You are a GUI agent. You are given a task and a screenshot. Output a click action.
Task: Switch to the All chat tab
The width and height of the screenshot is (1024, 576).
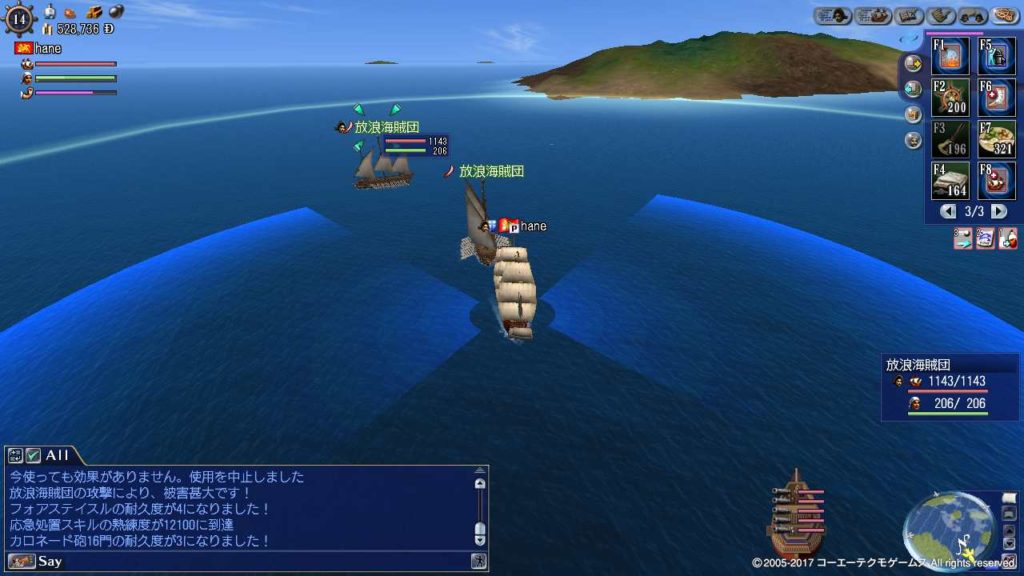point(56,455)
